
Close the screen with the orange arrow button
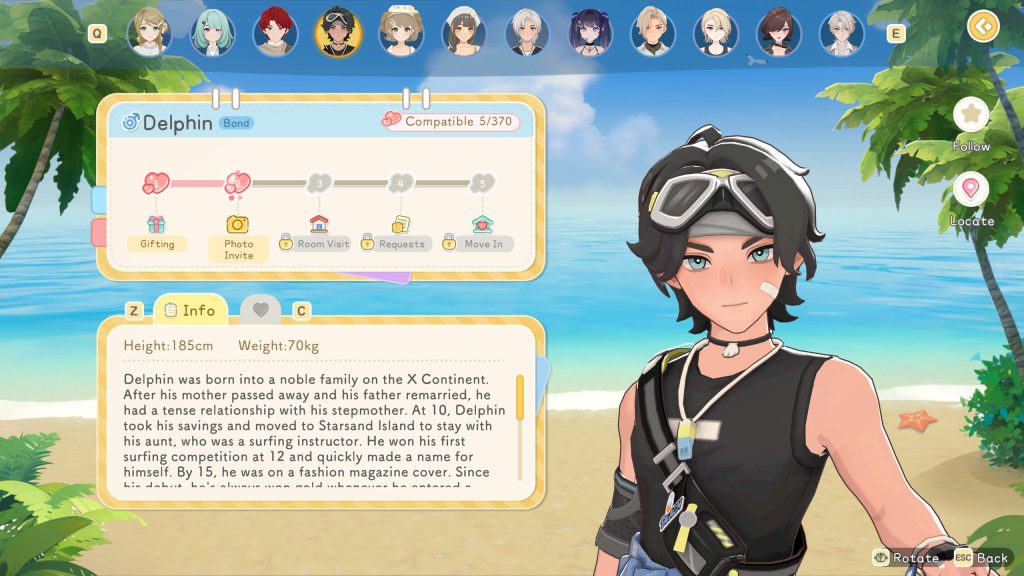983,25
